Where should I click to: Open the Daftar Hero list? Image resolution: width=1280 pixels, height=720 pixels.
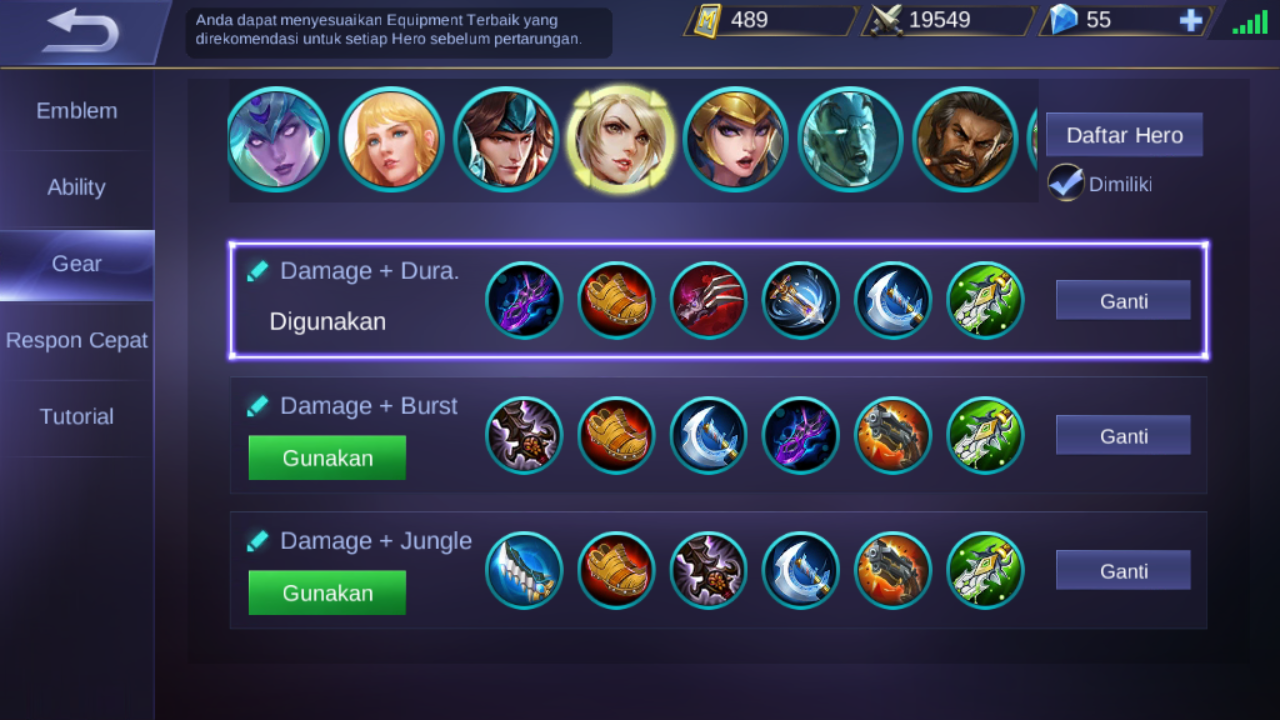coord(1123,134)
